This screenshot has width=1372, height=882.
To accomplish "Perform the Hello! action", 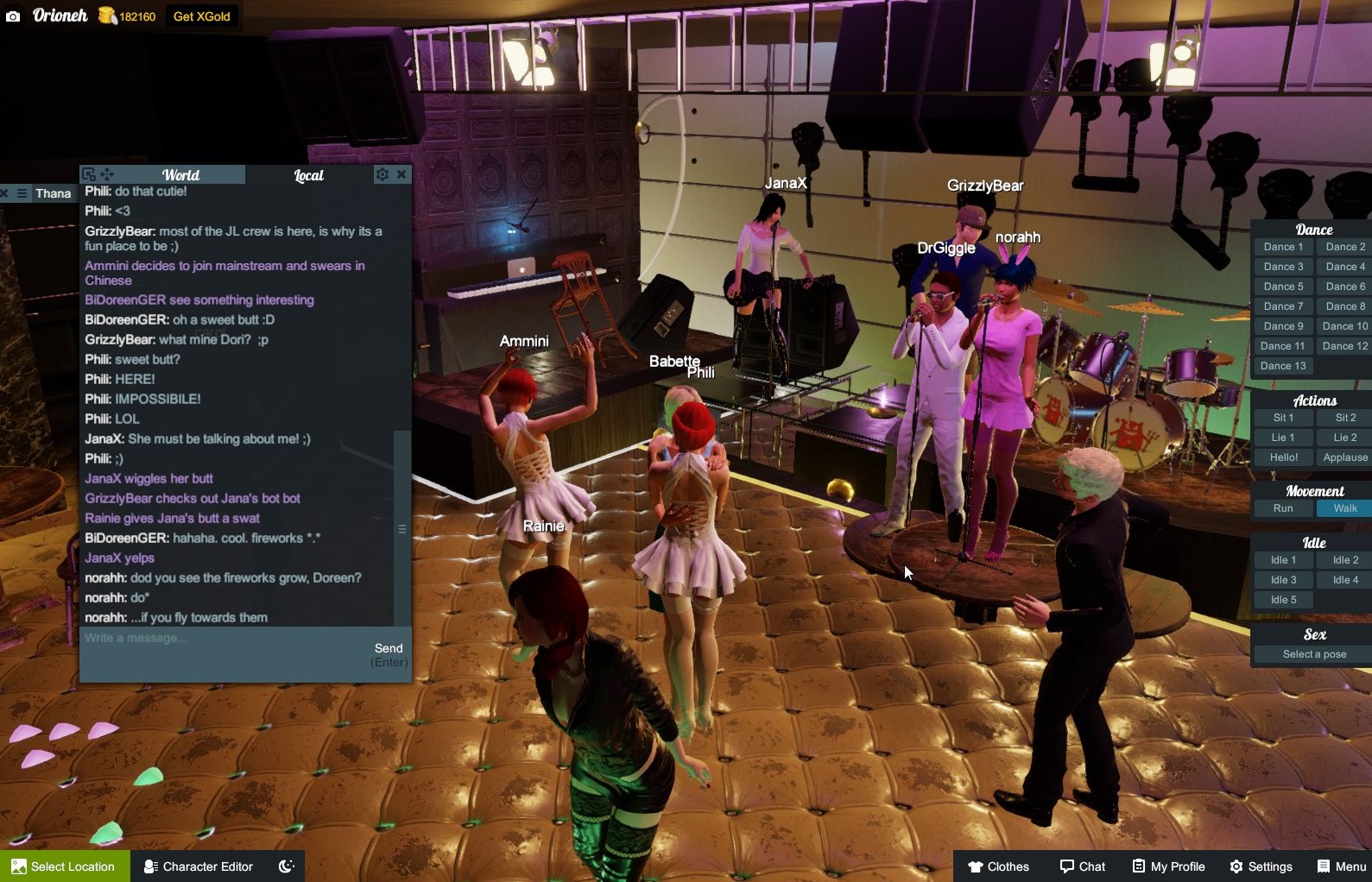I will [x=1283, y=457].
